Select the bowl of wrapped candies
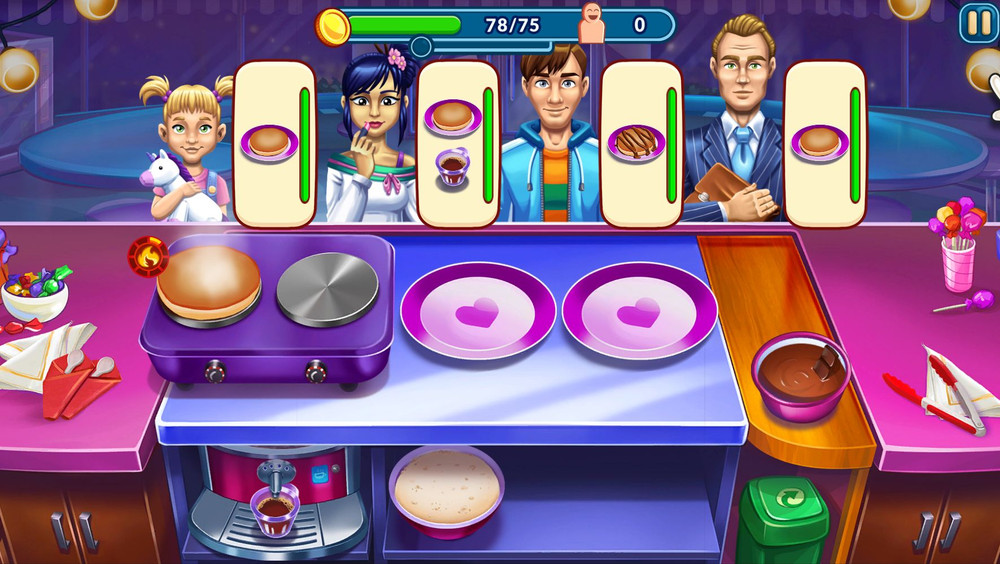The image size is (1000, 564). pos(36,292)
